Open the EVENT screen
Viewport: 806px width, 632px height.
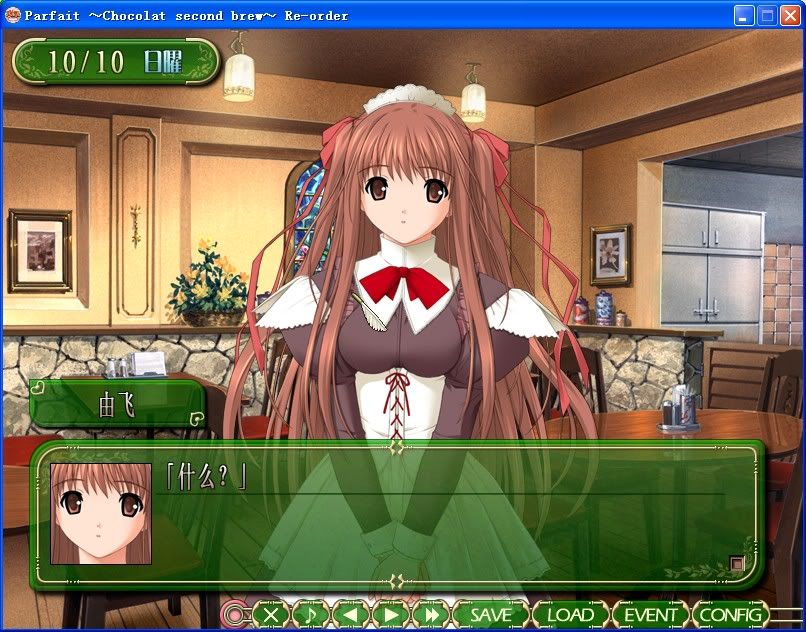(x=650, y=615)
